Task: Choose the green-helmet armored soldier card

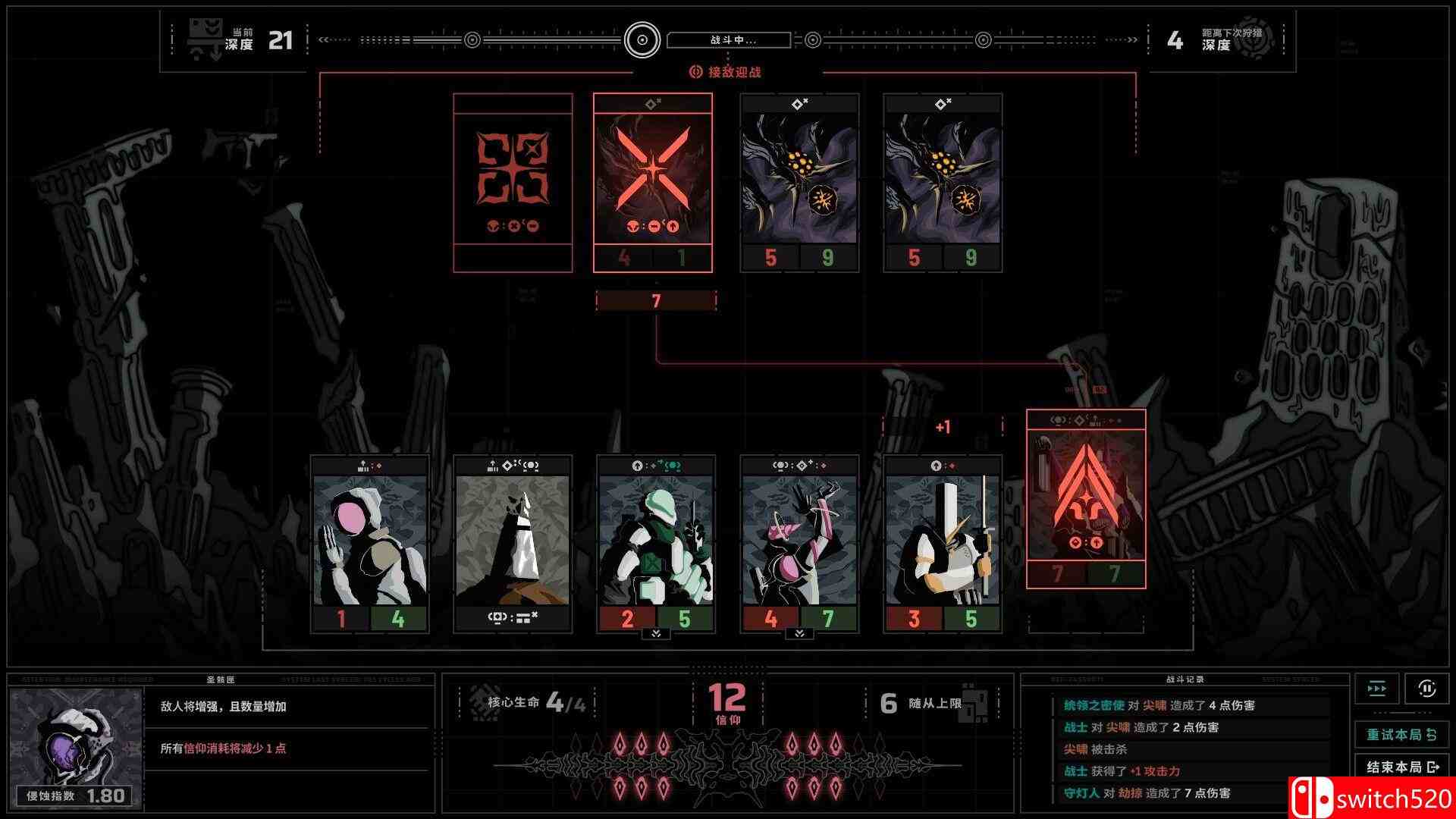Action: [656, 543]
